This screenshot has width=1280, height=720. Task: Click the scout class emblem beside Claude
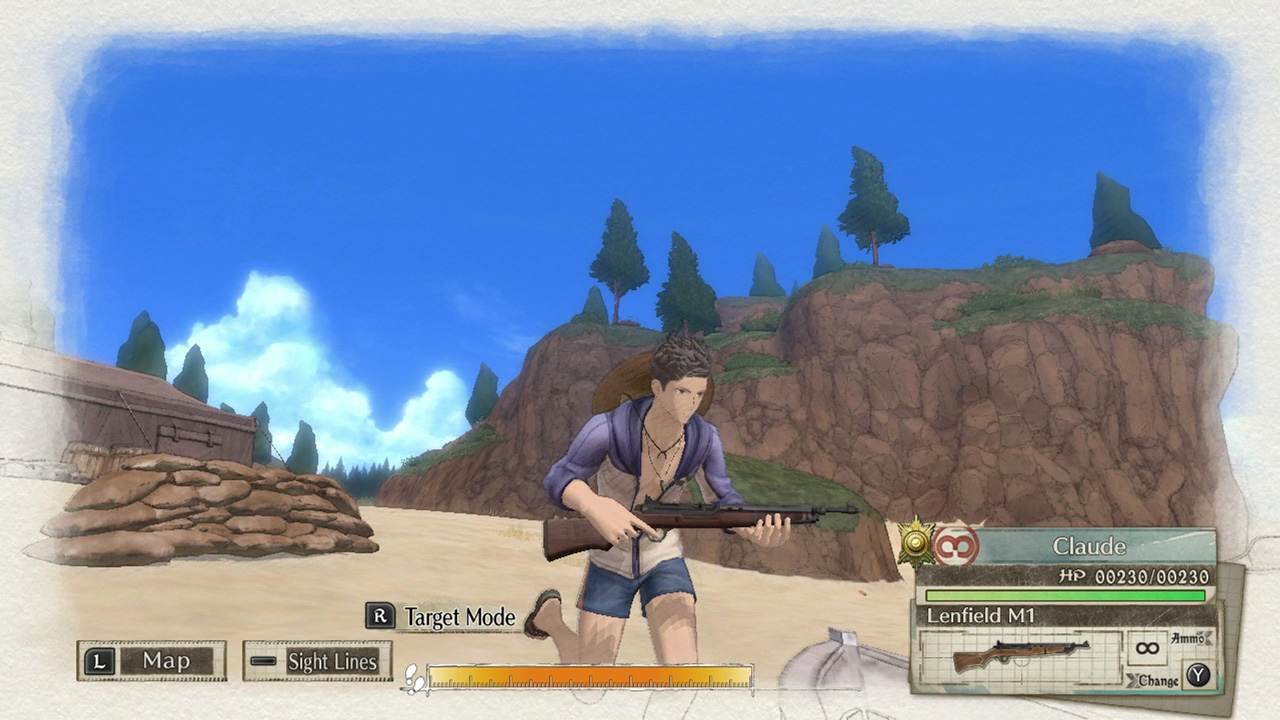[955, 547]
